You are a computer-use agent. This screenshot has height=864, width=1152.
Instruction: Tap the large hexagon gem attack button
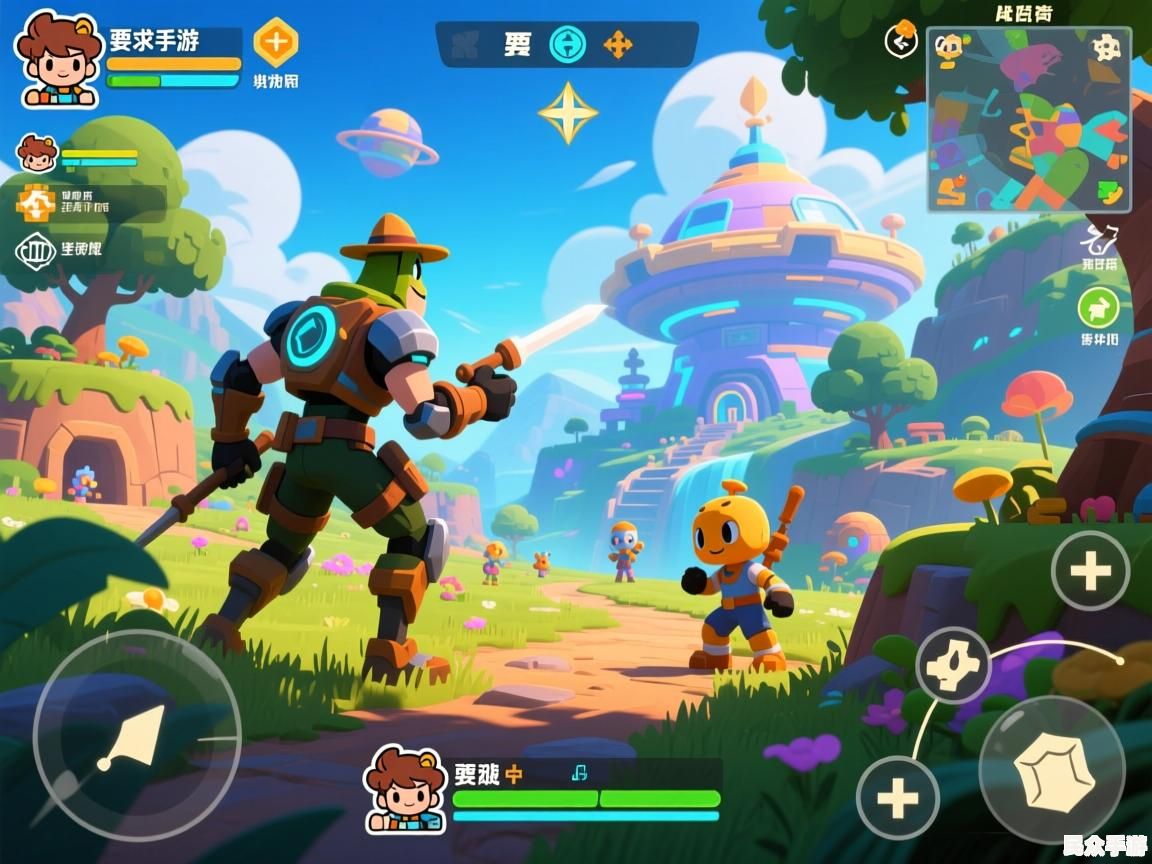pos(1051,767)
